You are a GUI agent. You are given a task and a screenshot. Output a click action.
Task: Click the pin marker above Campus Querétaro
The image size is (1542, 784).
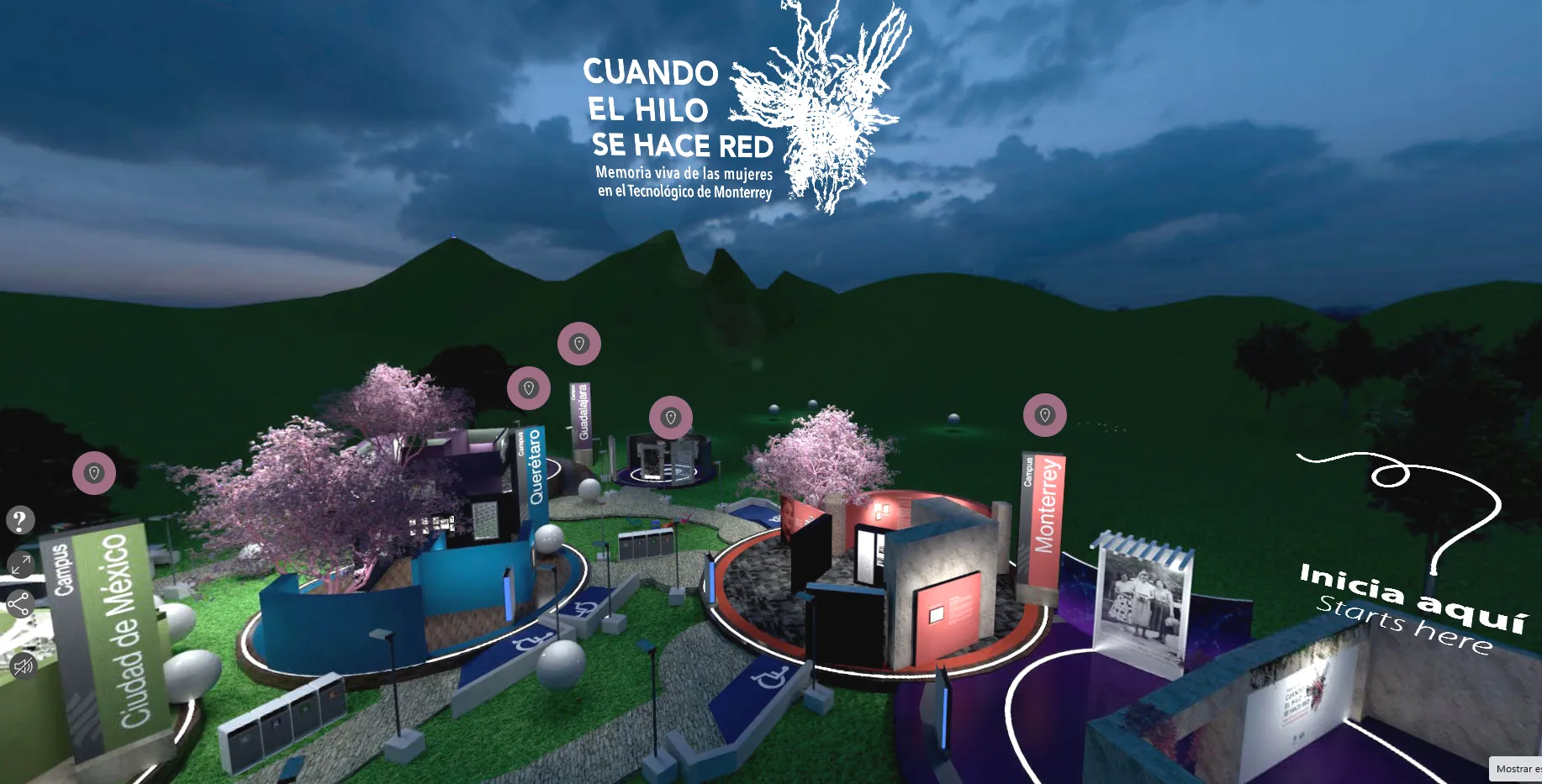click(x=528, y=388)
